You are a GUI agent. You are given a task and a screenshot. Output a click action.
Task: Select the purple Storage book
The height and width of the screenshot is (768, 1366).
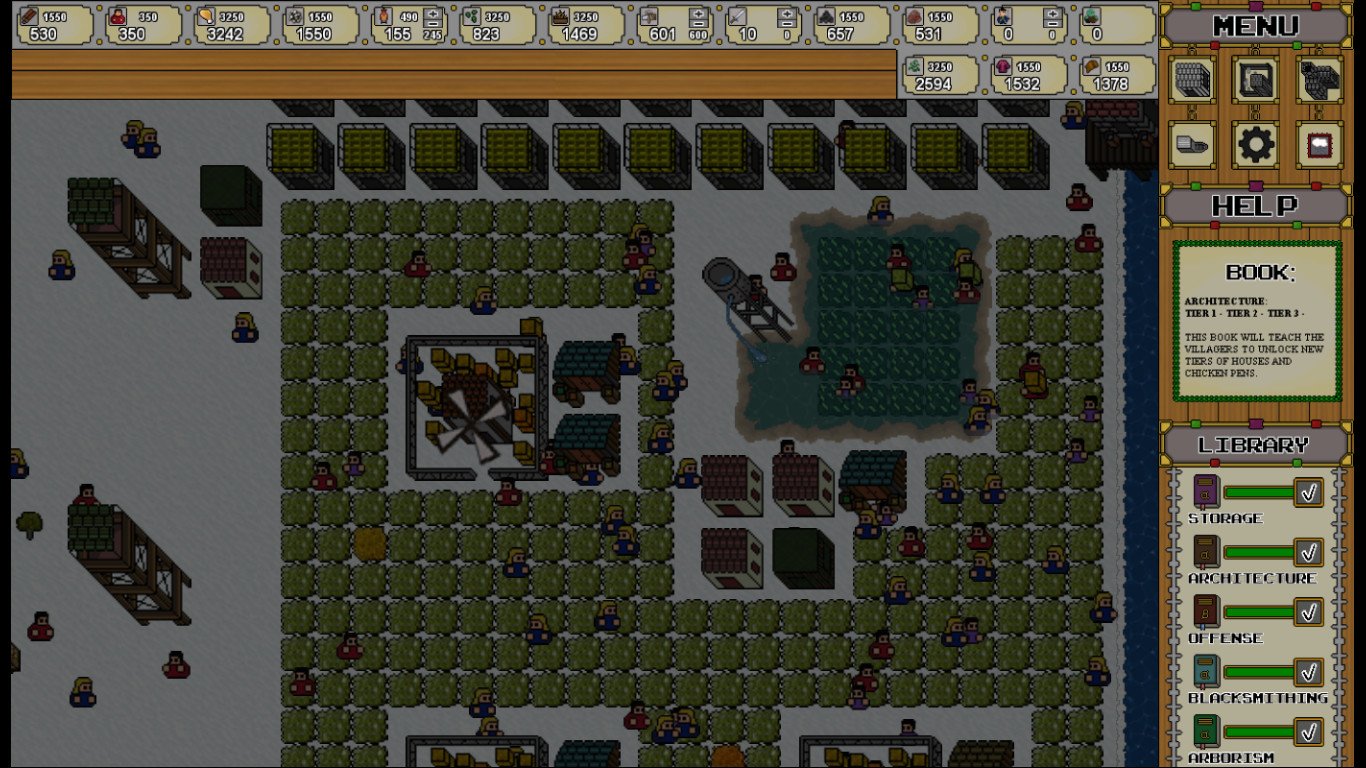click(1206, 492)
